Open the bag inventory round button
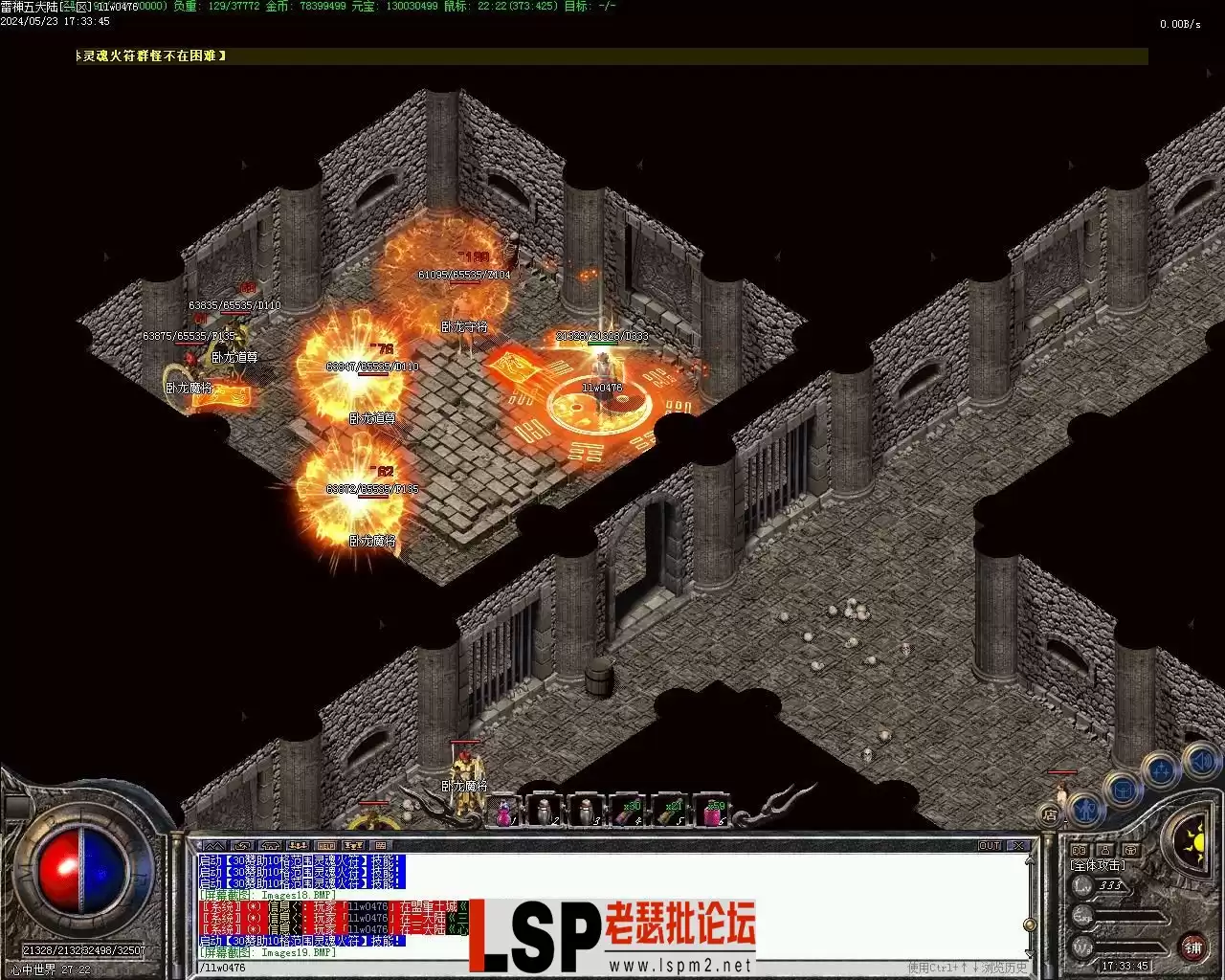Image resolution: width=1225 pixels, height=980 pixels. point(1122,790)
